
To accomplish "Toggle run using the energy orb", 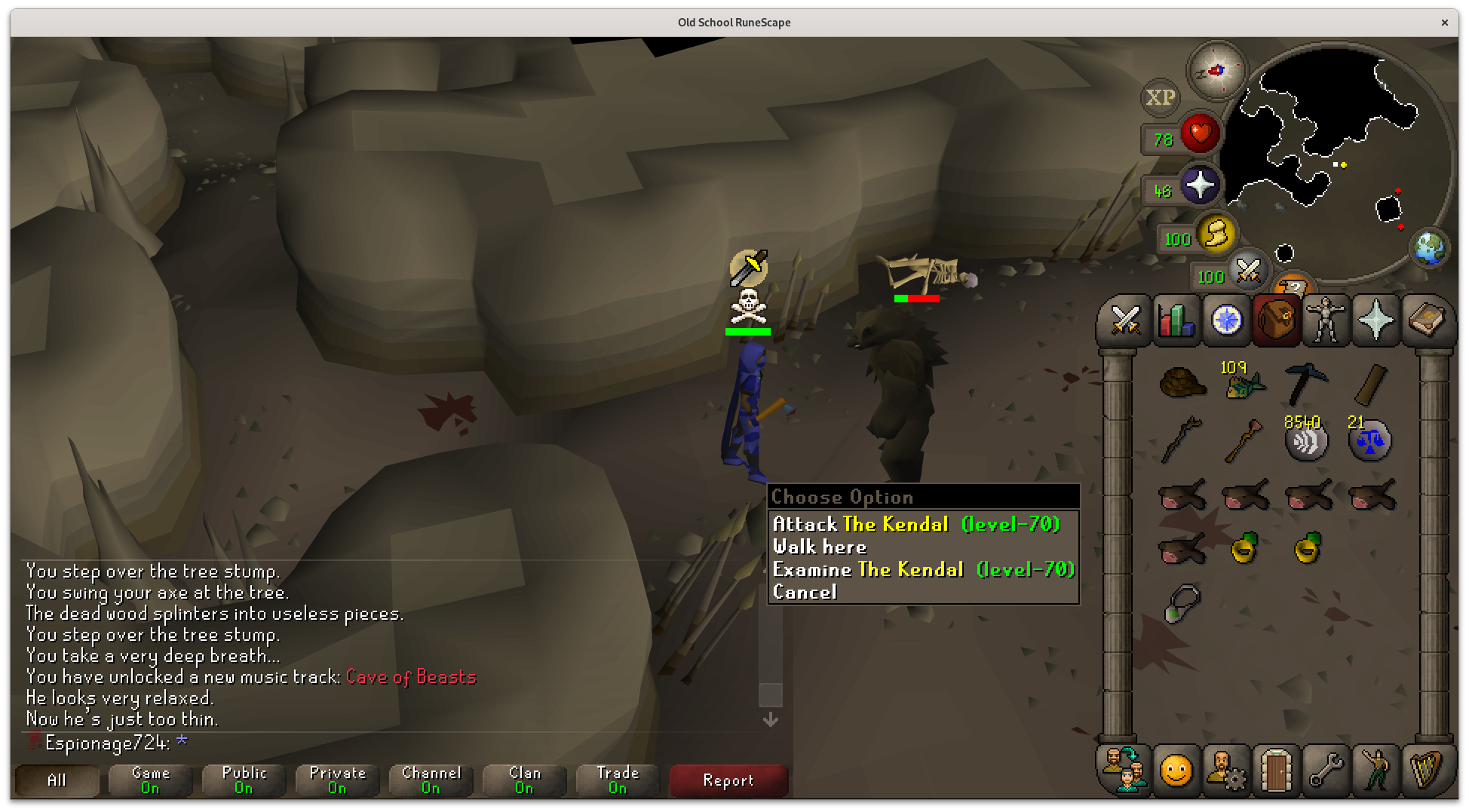I will pyautogui.click(x=1216, y=235).
